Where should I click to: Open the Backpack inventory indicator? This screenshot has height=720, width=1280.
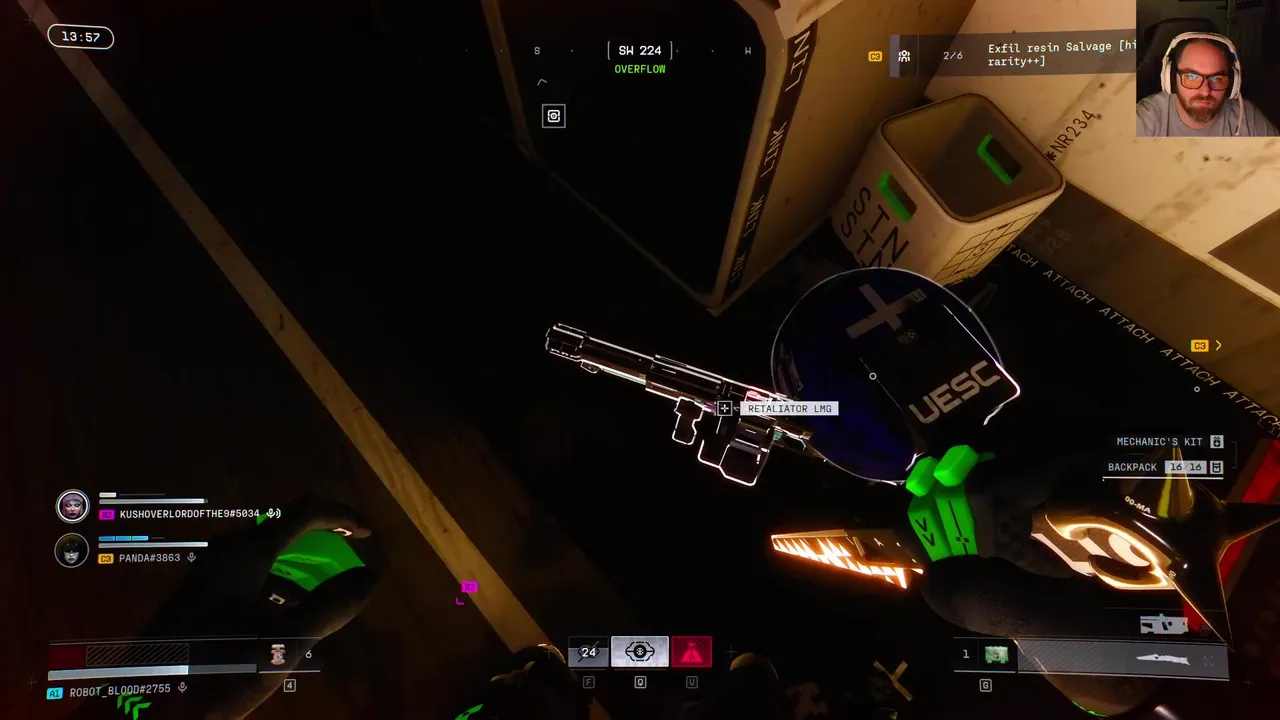pyautogui.click(x=1164, y=467)
